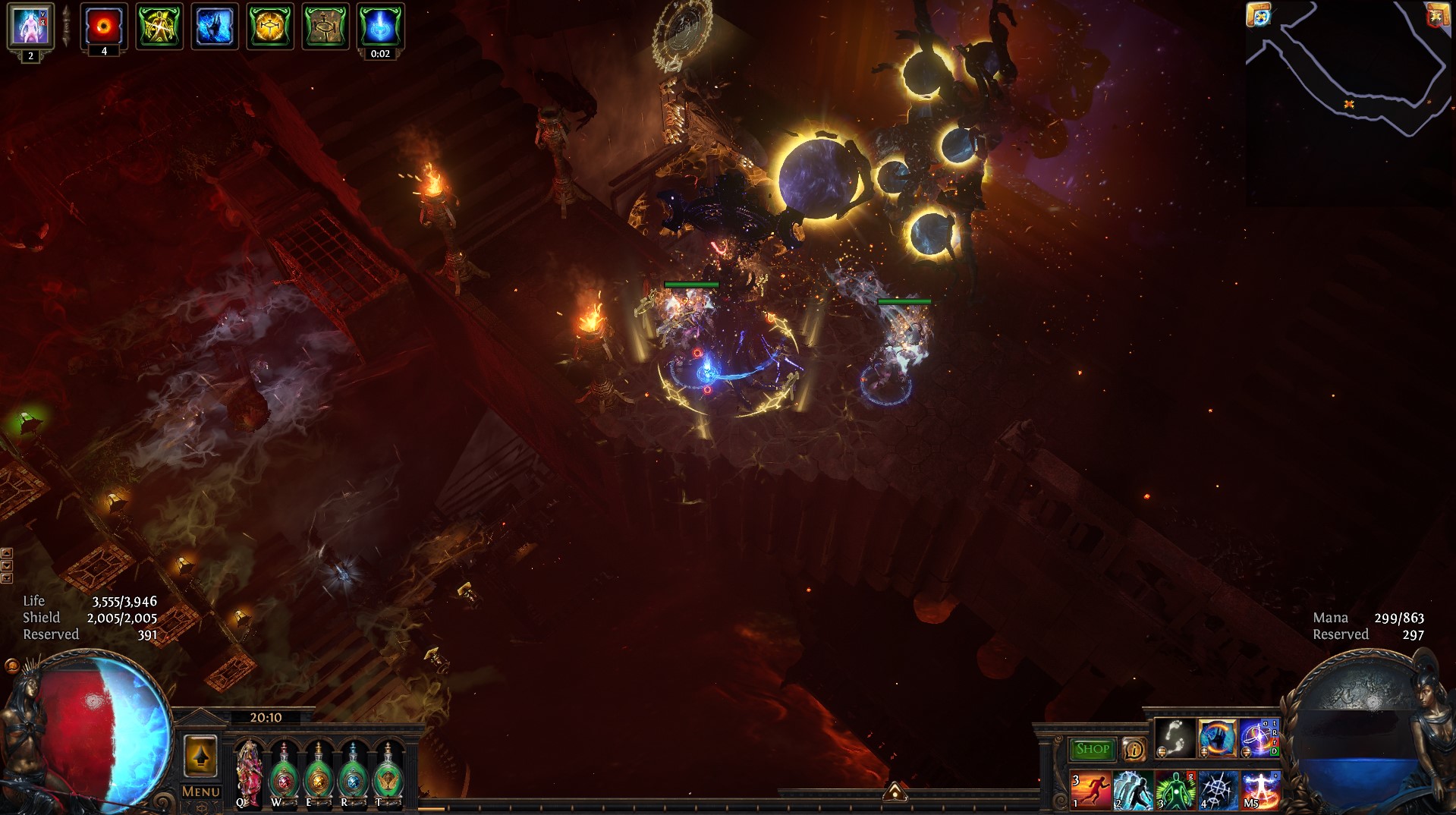The width and height of the screenshot is (1456, 815).
Task: Activate the red running-figure skill
Action: tap(1091, 790)
